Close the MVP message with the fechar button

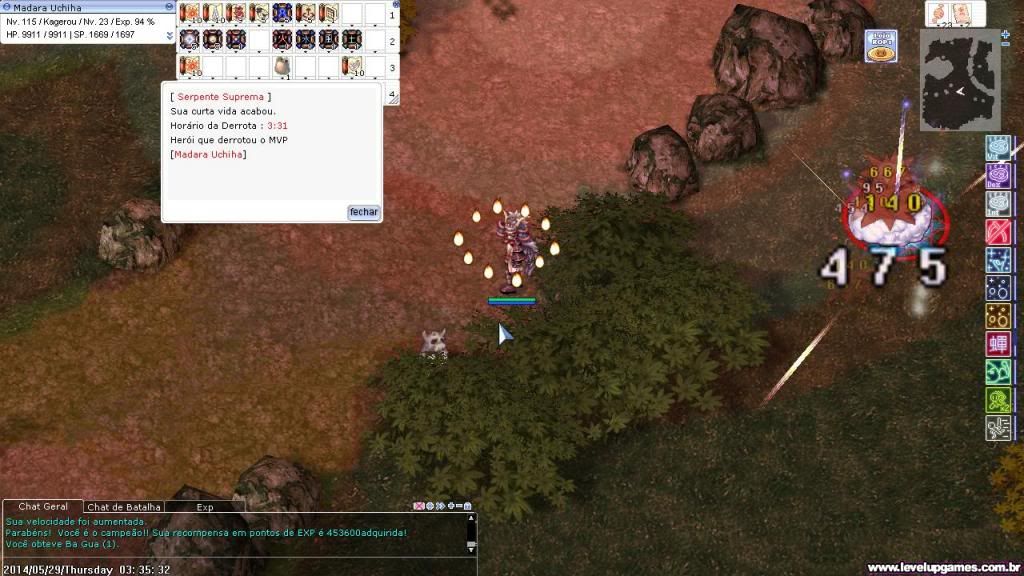click(x=364, y=212)
